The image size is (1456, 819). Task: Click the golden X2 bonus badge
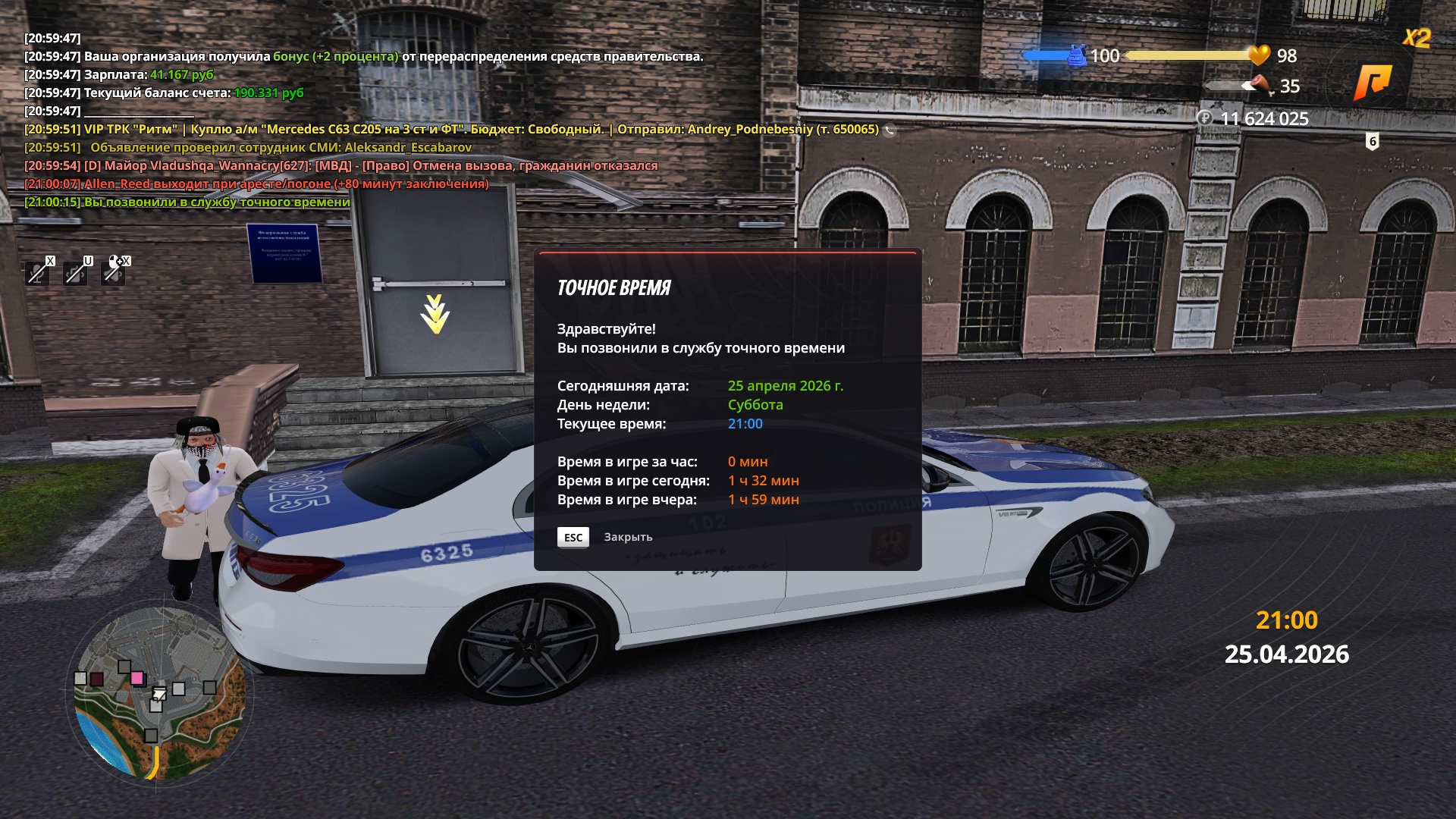click(1416, 38)
